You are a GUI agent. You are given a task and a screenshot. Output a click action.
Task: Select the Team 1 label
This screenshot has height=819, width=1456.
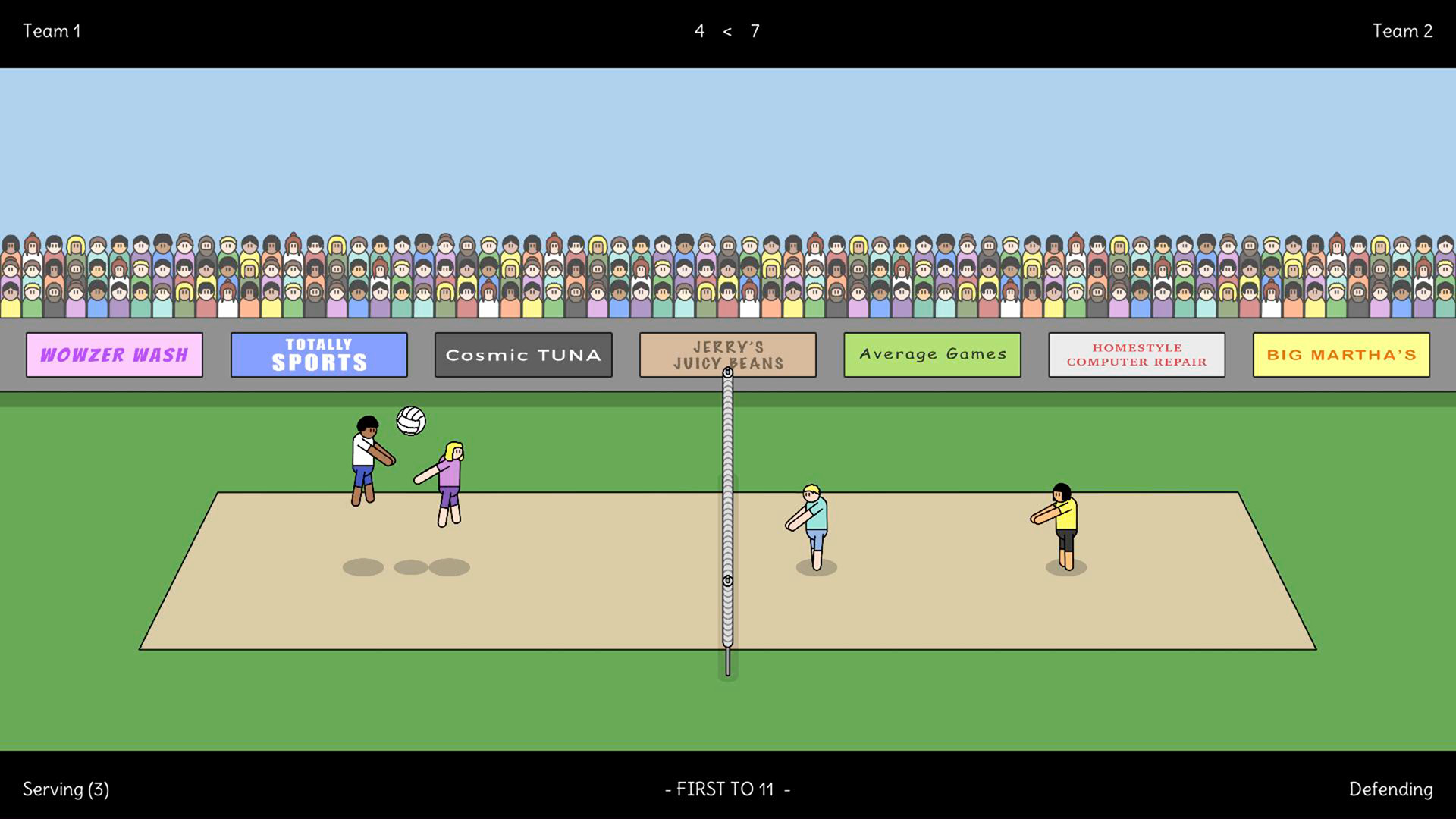(x=52, y=31)
